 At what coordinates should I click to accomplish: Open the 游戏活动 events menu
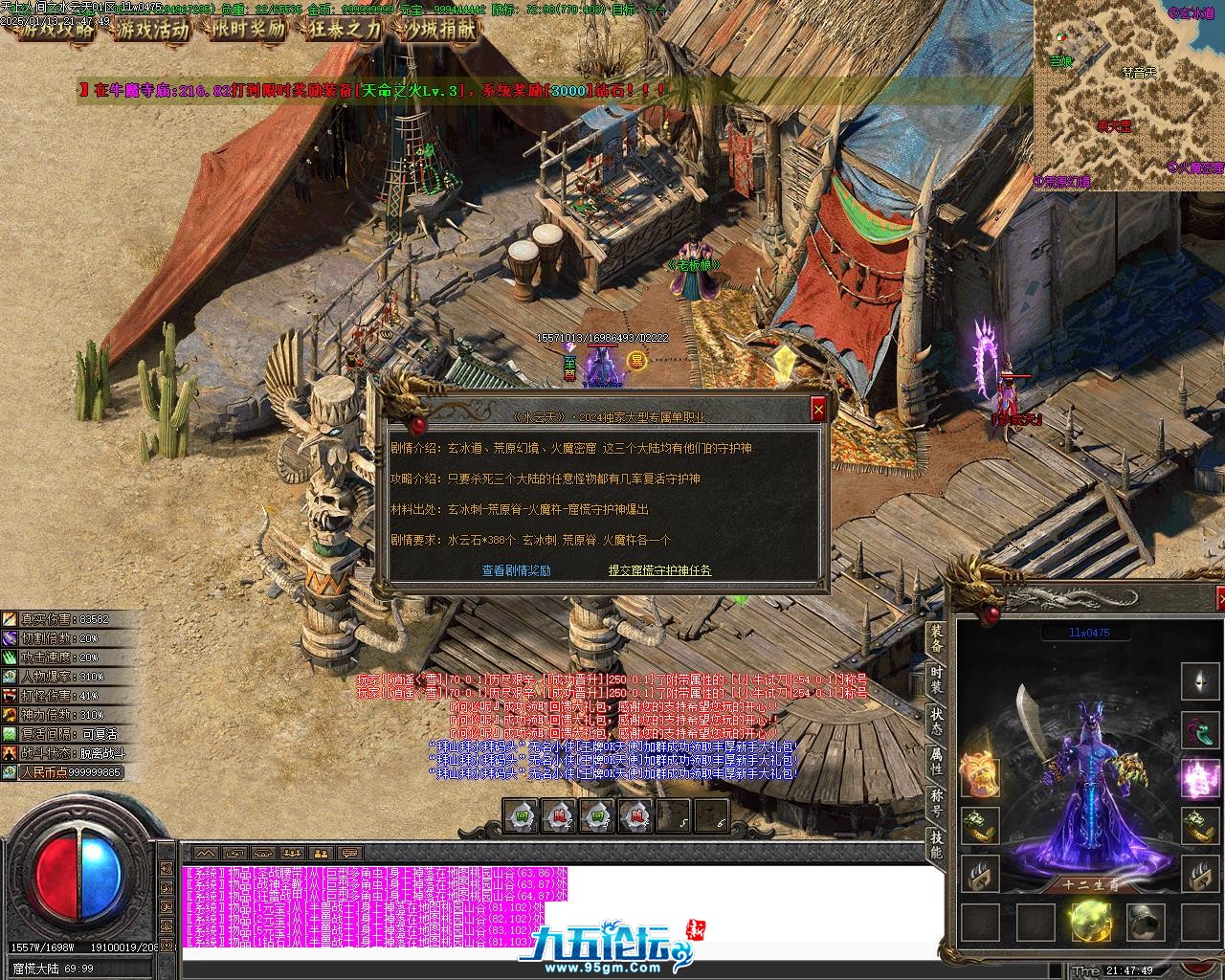pos(153,29)
